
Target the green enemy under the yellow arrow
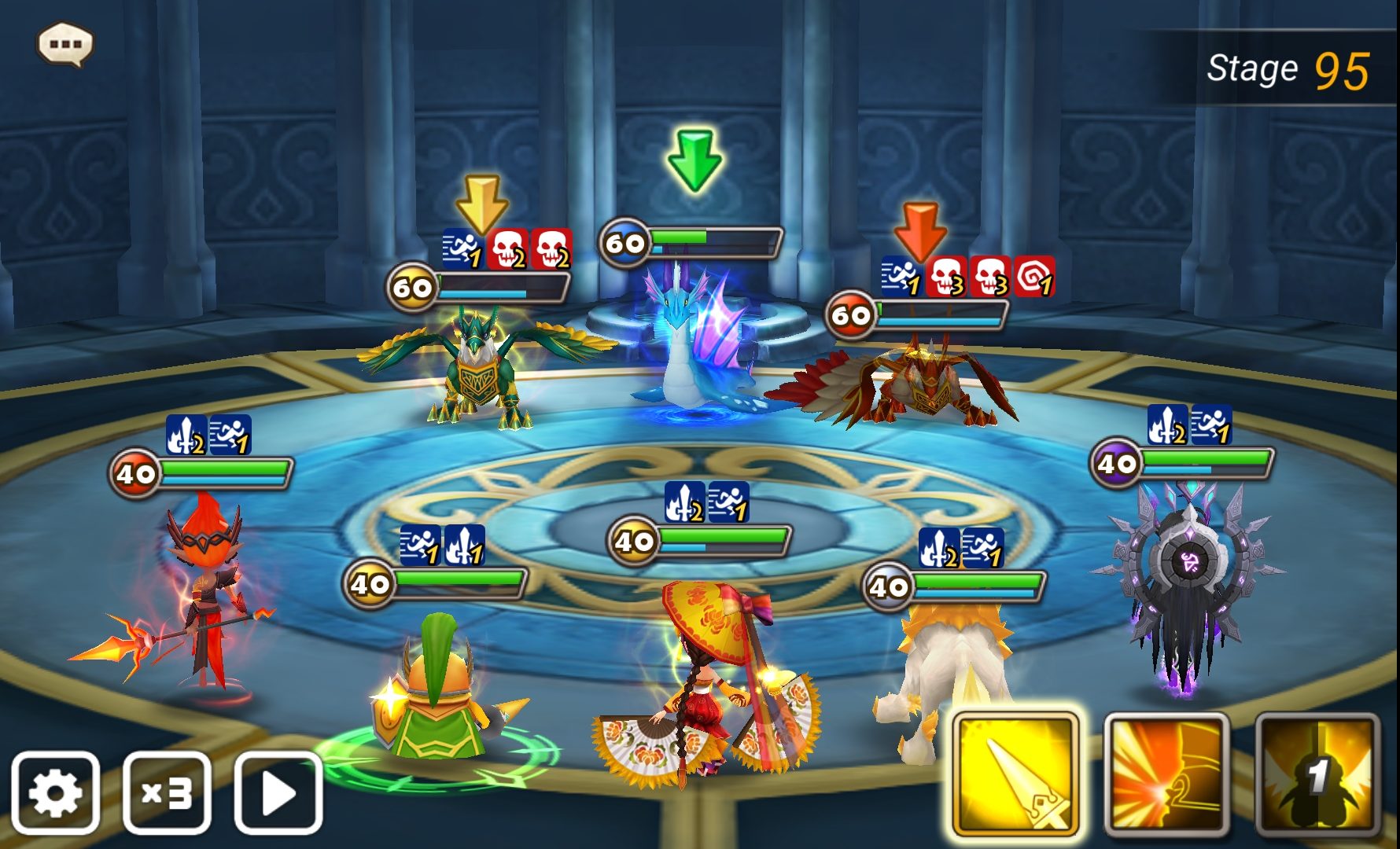(x=481, y=369)
